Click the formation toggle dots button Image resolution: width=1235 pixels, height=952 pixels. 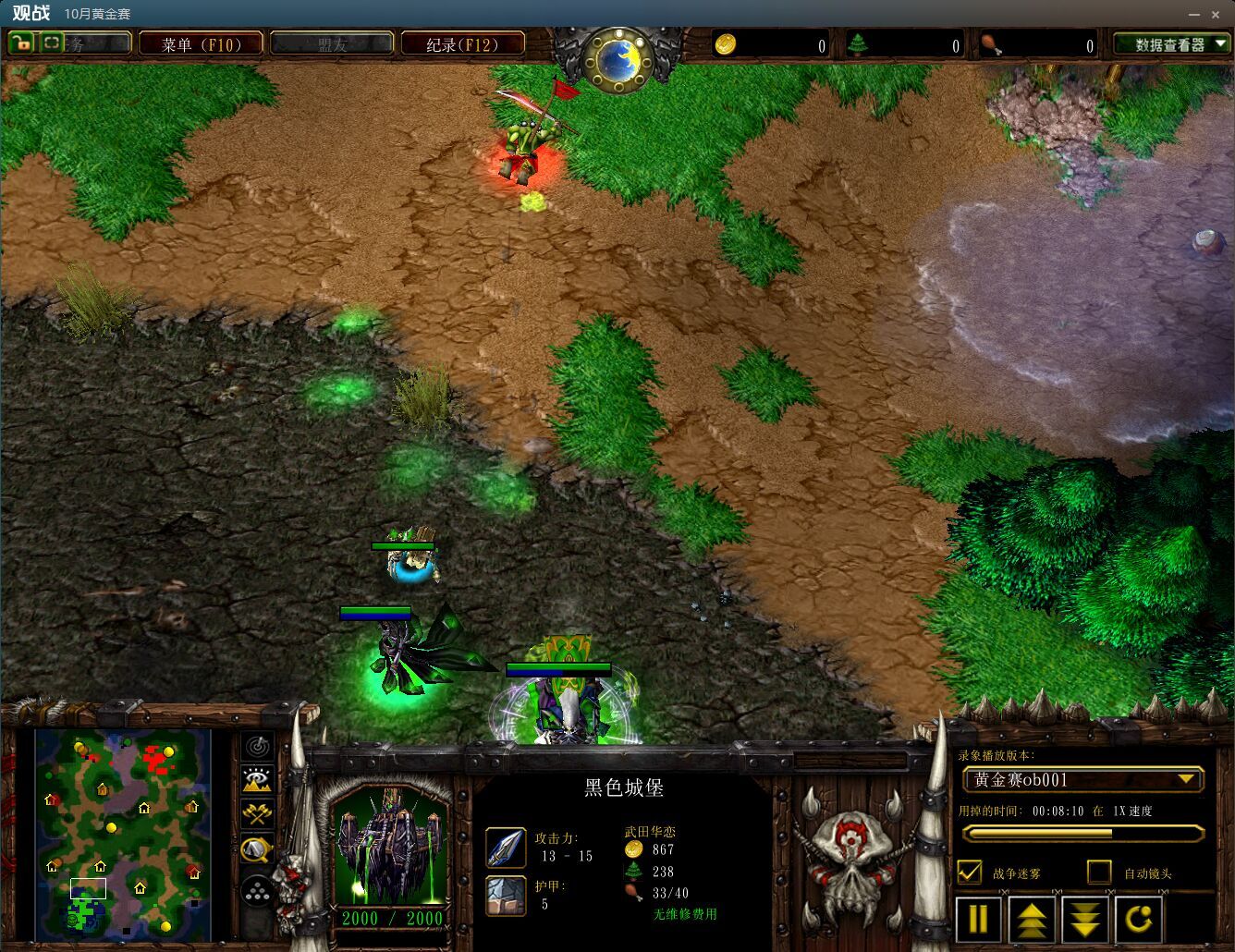257,891
